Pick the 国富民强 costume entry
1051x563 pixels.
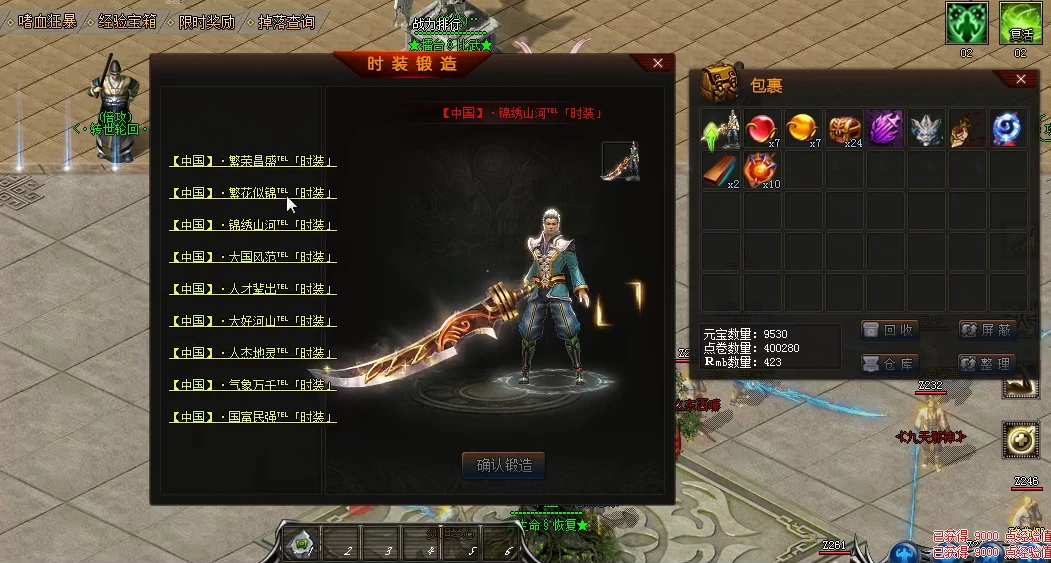coord(253,417)
